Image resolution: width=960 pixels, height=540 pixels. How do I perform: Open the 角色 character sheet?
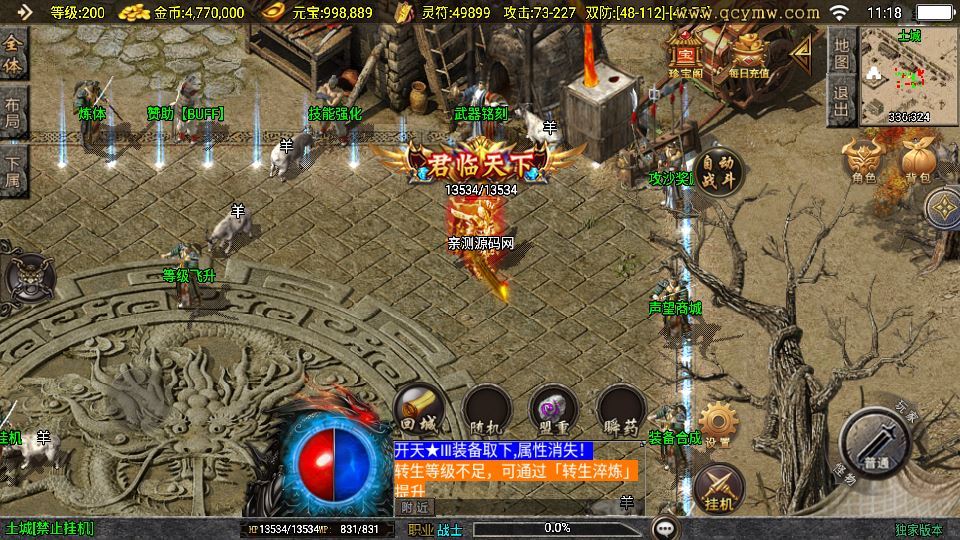coord(863,162)
